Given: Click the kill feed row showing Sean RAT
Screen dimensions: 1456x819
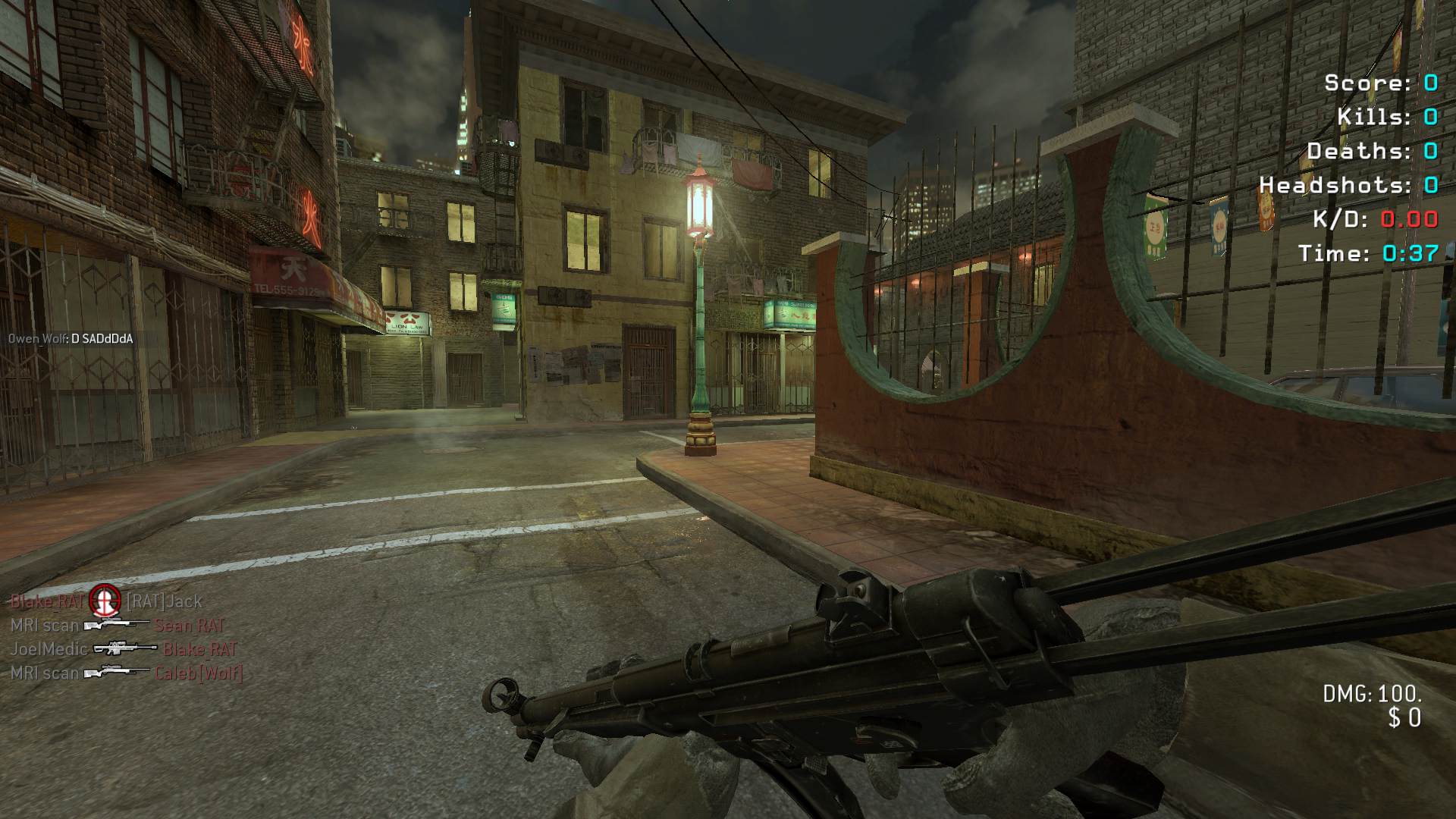Looking at the screenshot, I should pyautogui.click(x=118, y=626).
